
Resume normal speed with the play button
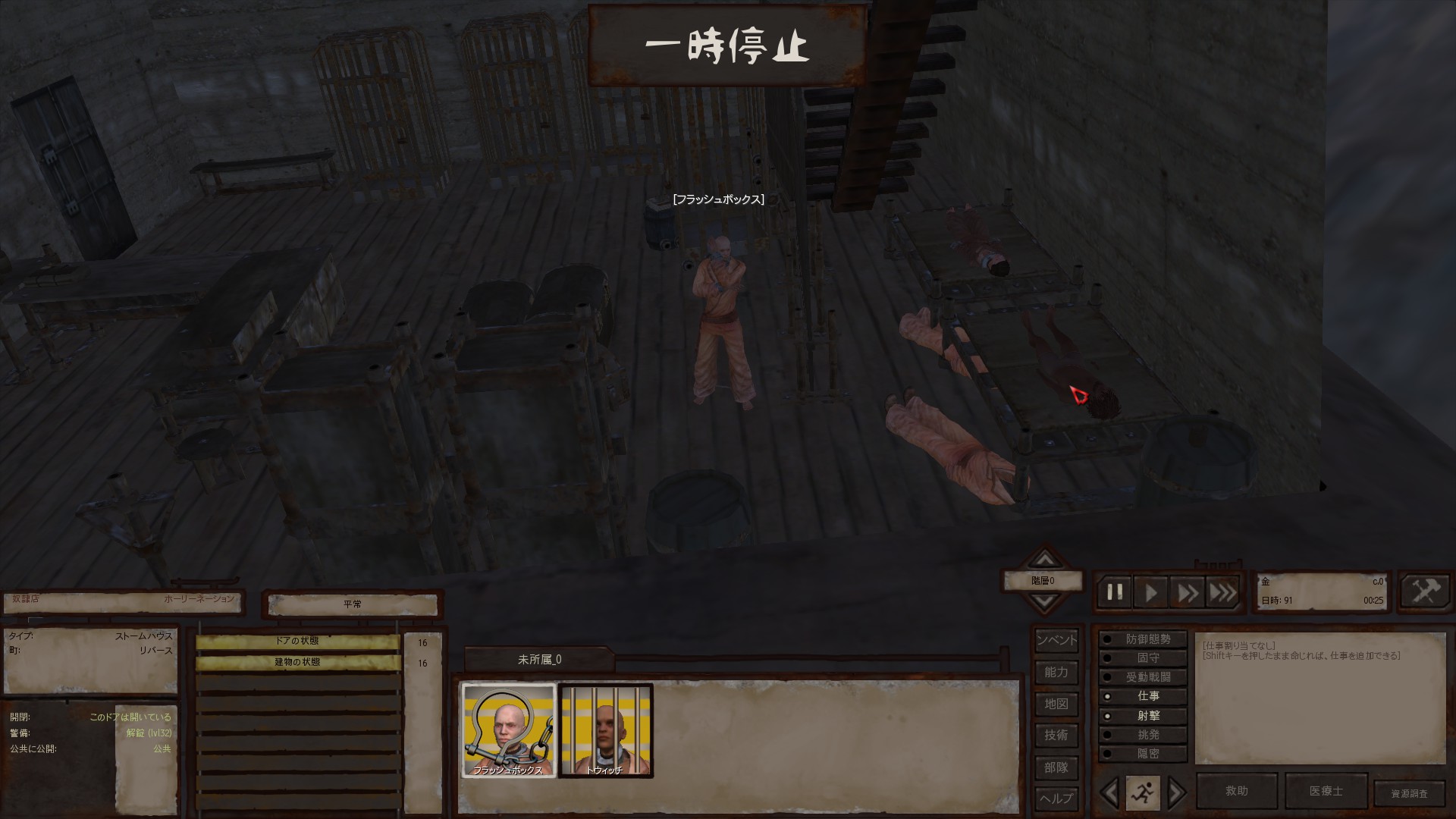[x=1151, y=592]
